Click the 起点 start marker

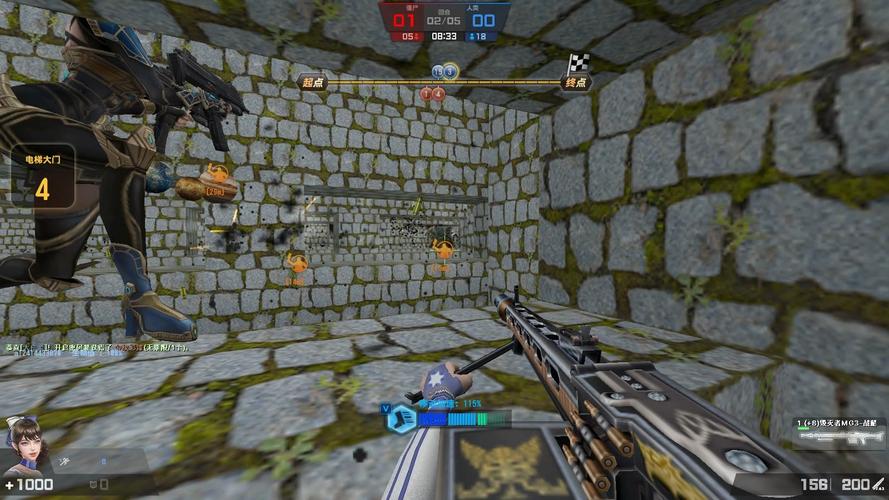coord(311,81)
